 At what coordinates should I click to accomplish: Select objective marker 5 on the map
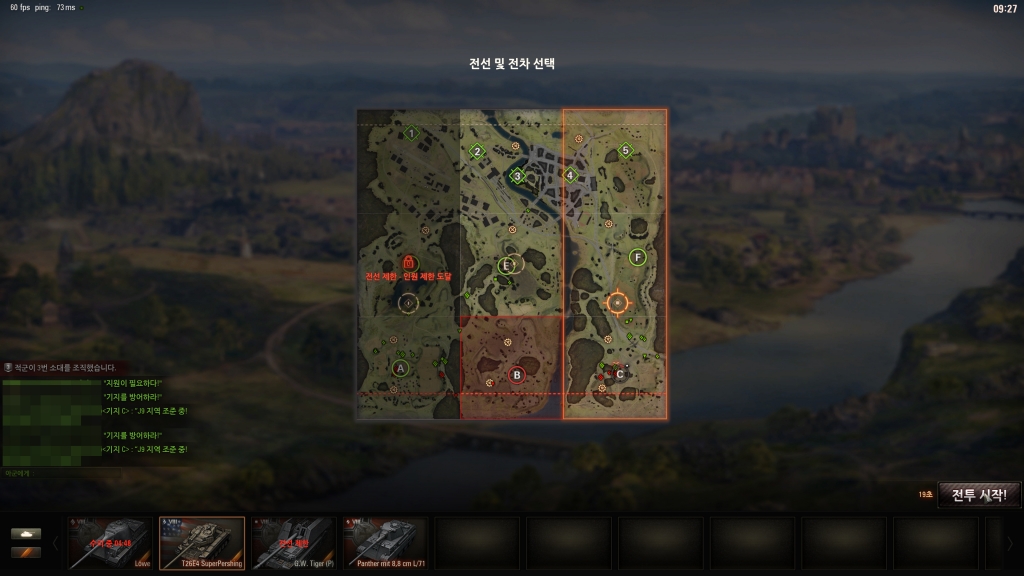coord(626,151)
